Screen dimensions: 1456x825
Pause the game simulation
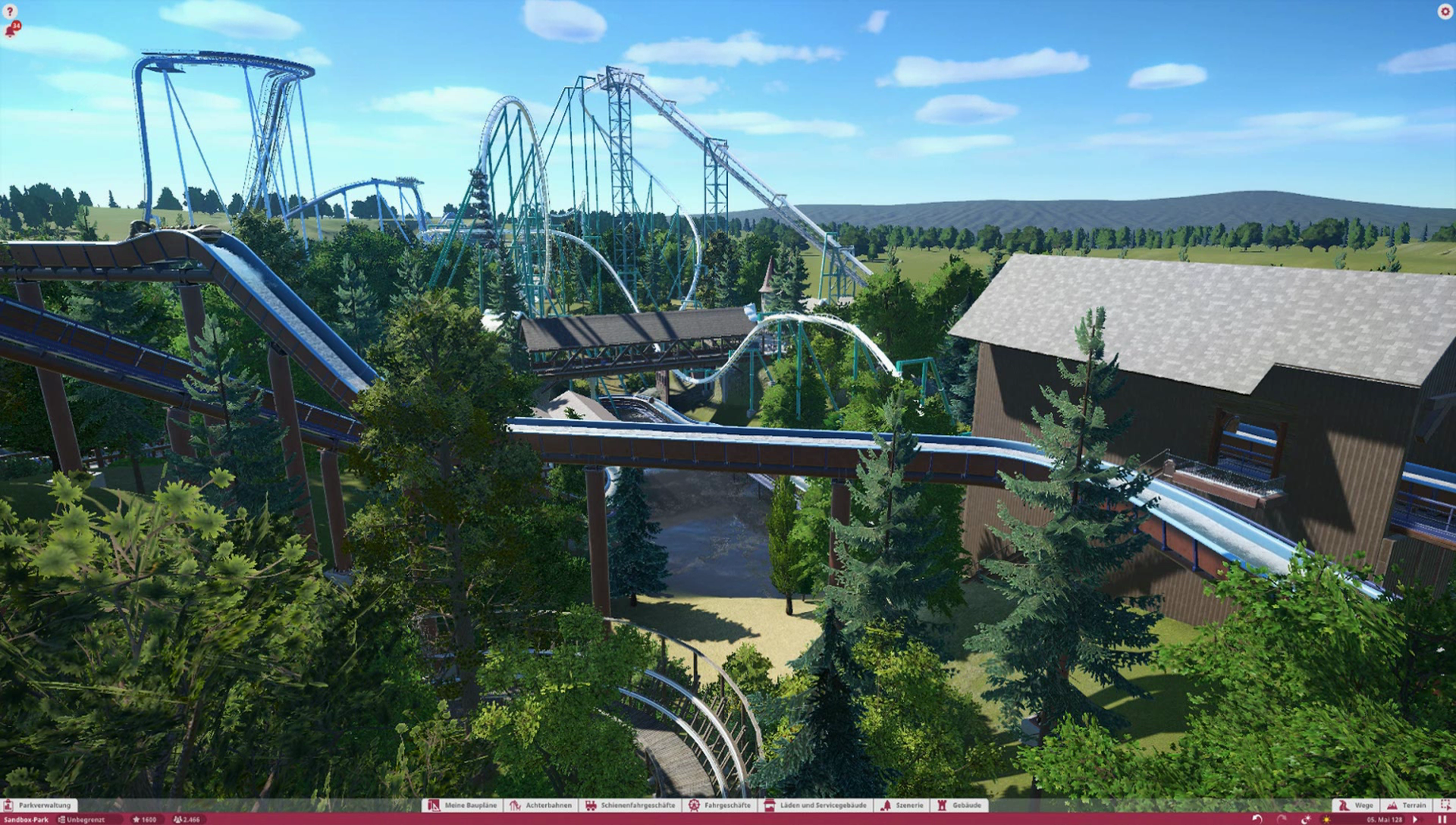(1442, 820)
